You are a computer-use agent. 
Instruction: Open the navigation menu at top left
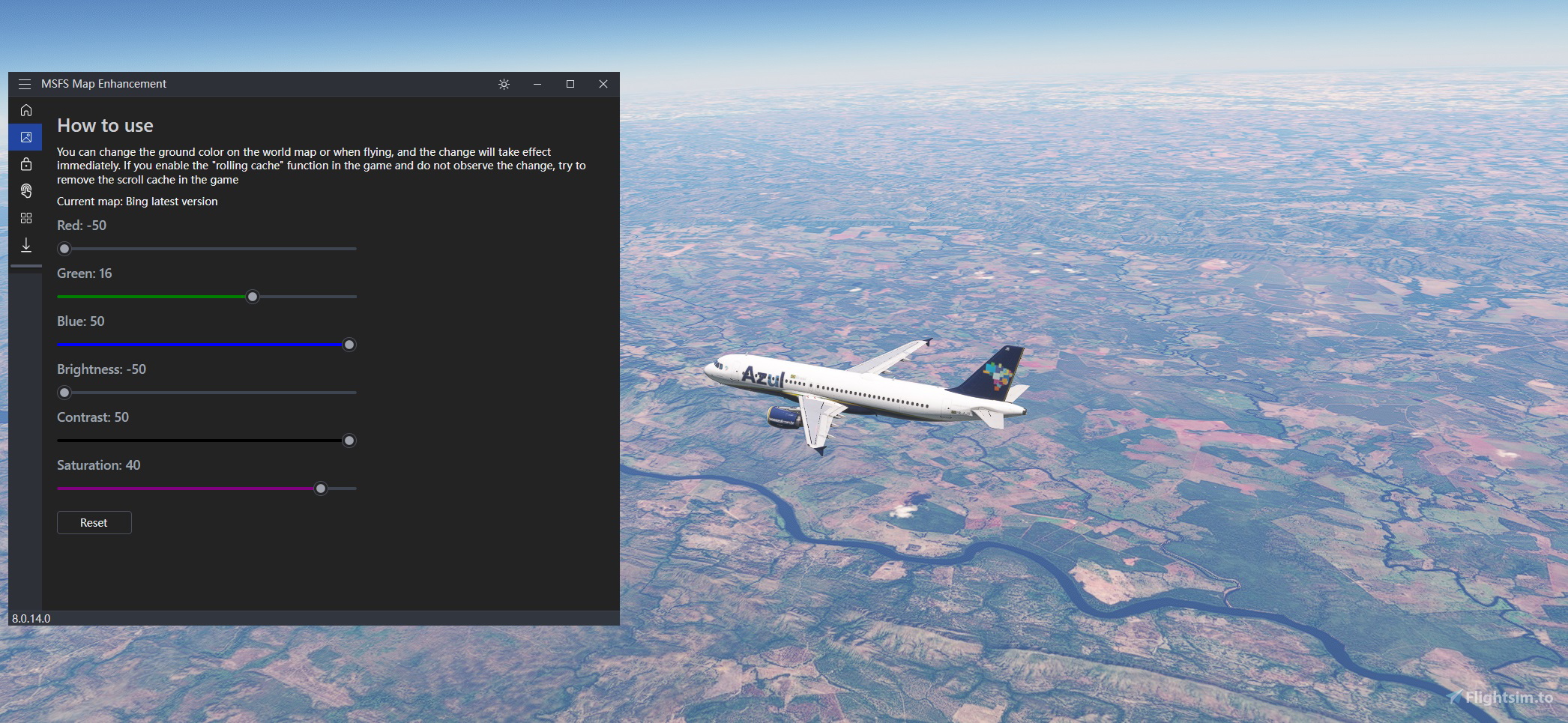(25, 84)
